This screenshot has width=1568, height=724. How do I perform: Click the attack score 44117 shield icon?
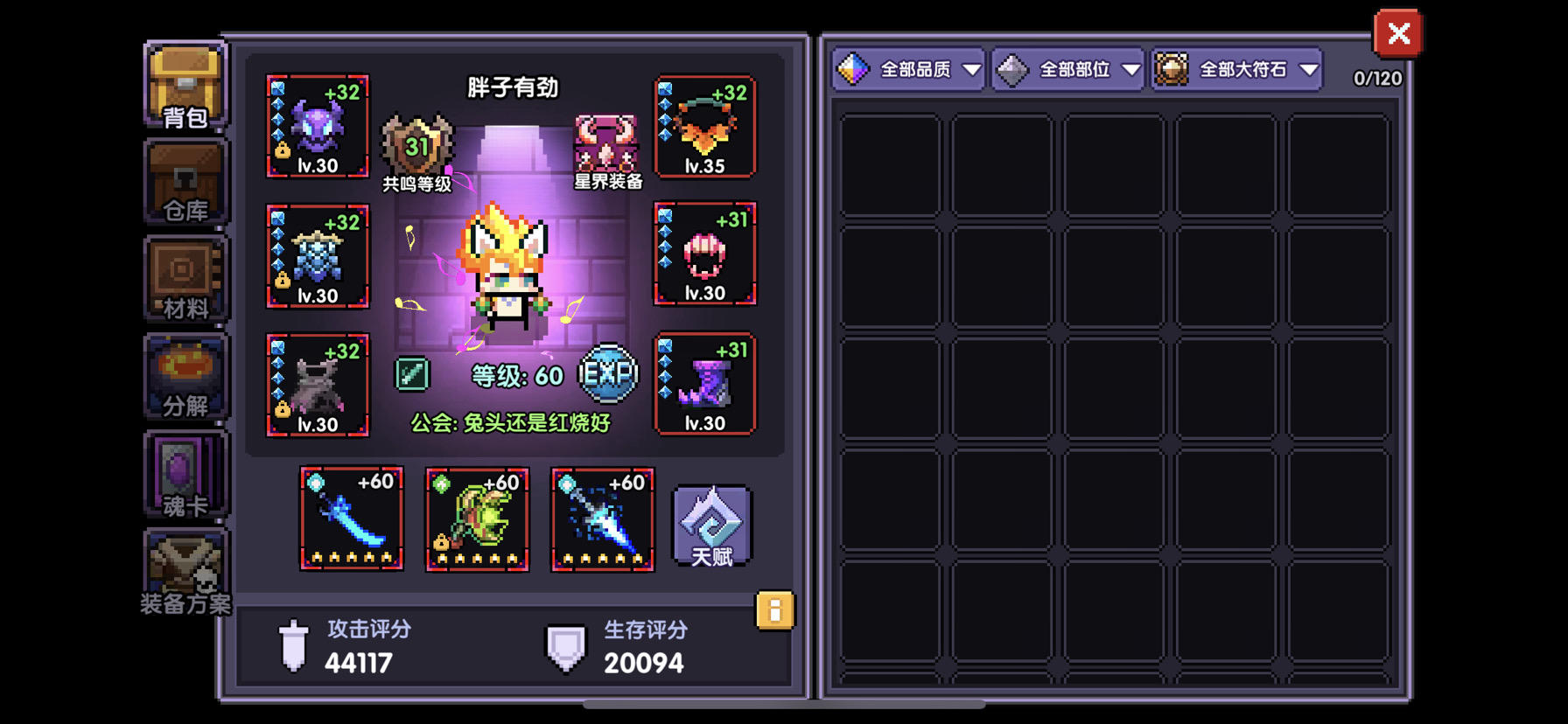click(x=292, y=647)
